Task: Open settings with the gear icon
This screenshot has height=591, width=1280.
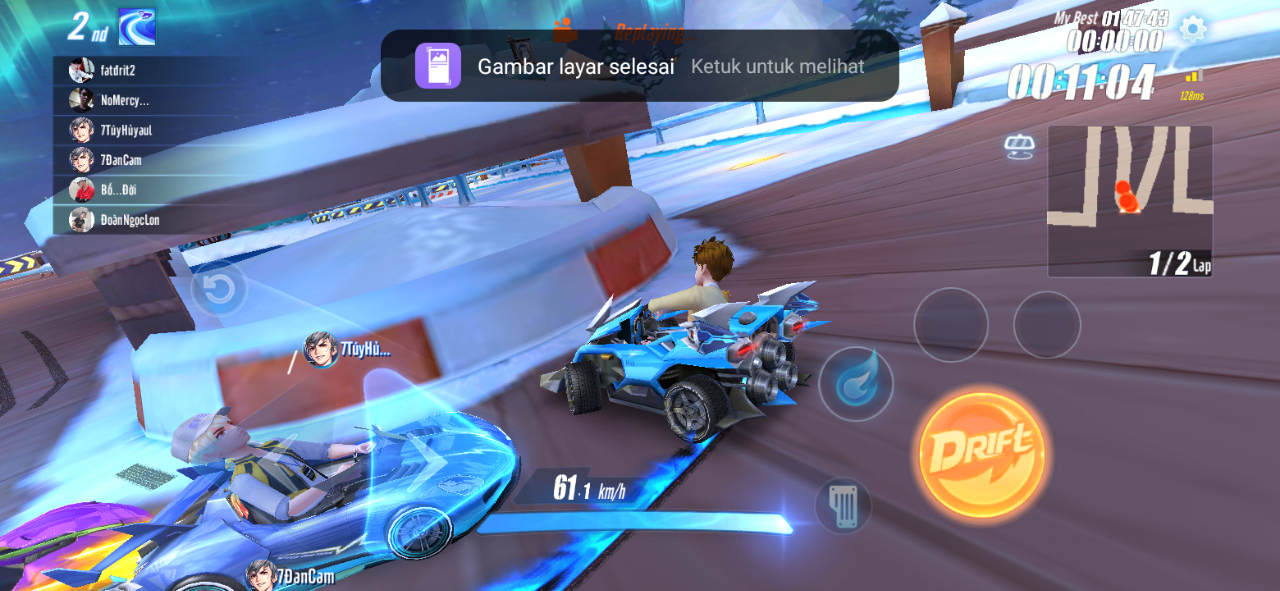Action: point(1193,28)
